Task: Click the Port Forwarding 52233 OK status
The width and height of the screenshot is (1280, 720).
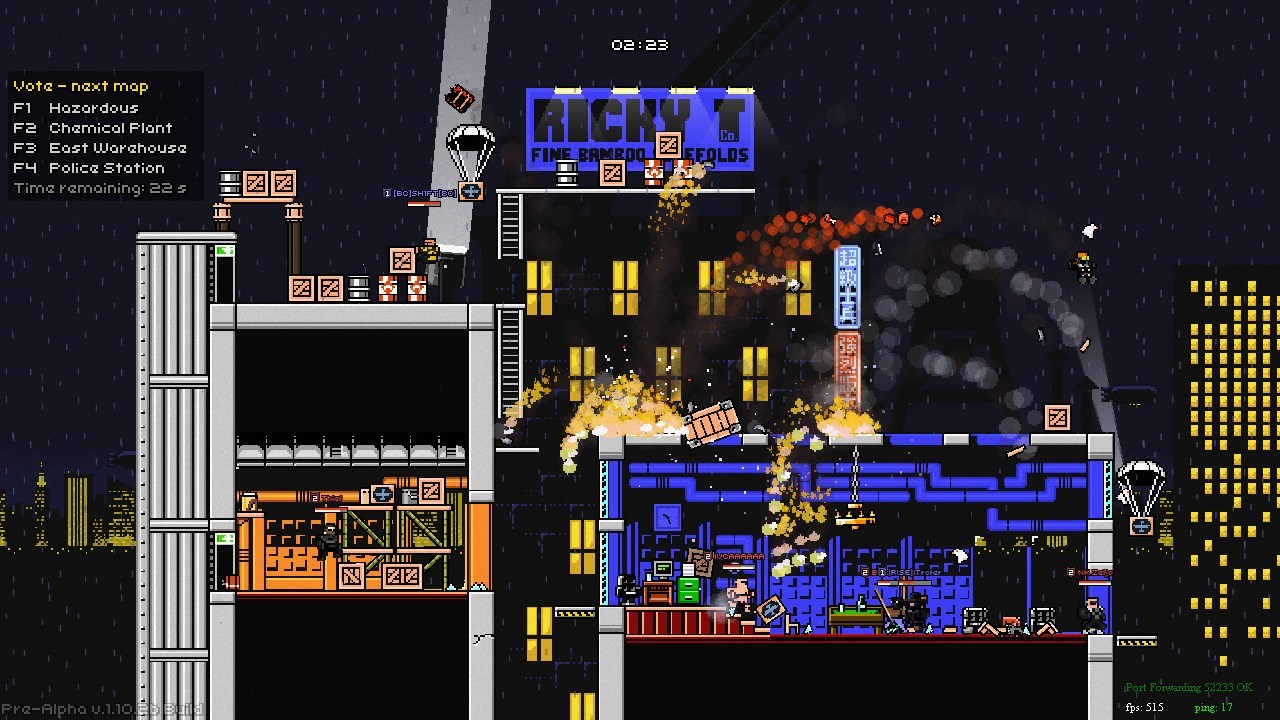Action: pos(1188,687)
